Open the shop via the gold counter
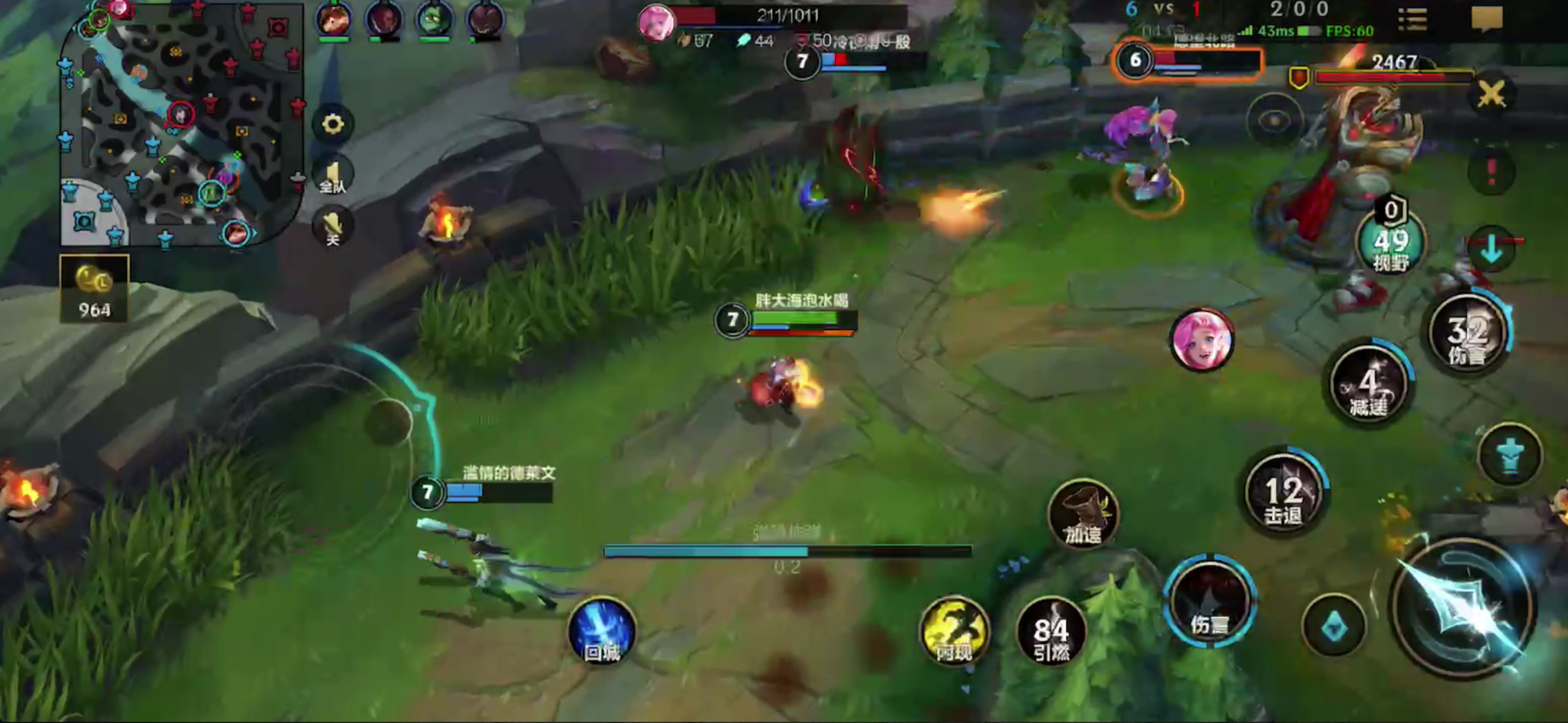 pos(94,289)
